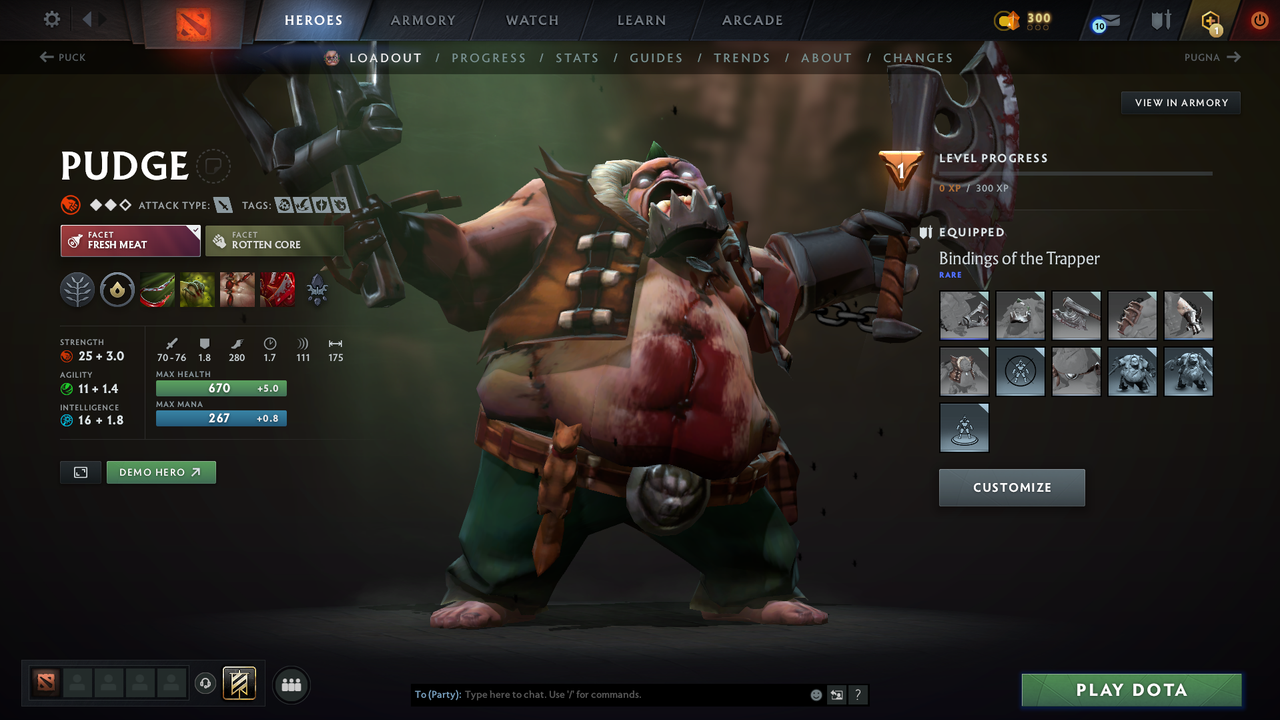Open the Arcade menu
The width and height of the screenshot is (1280, 720).
coord(751,20)
